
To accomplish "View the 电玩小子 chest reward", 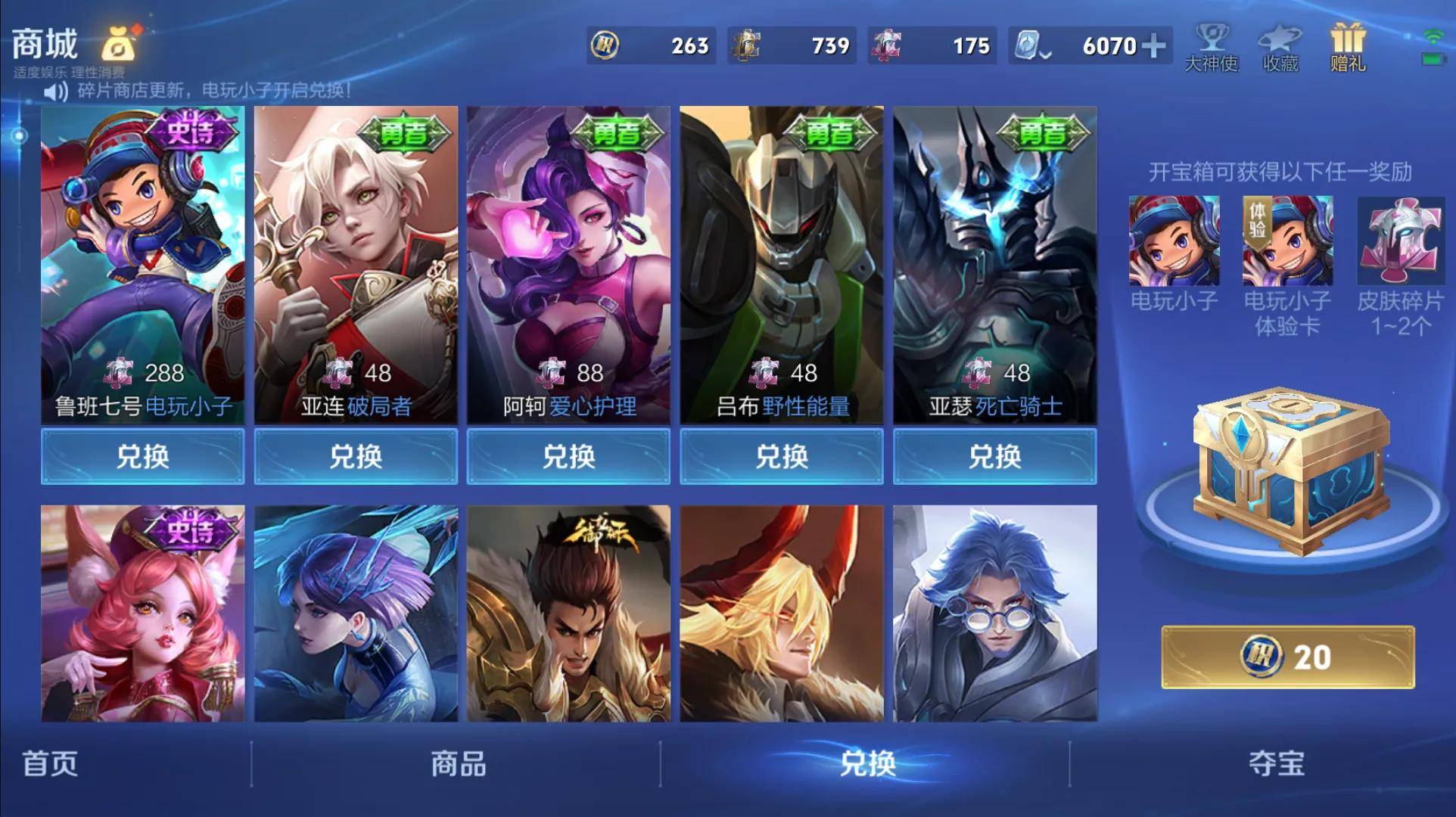I will [1174, 241].
